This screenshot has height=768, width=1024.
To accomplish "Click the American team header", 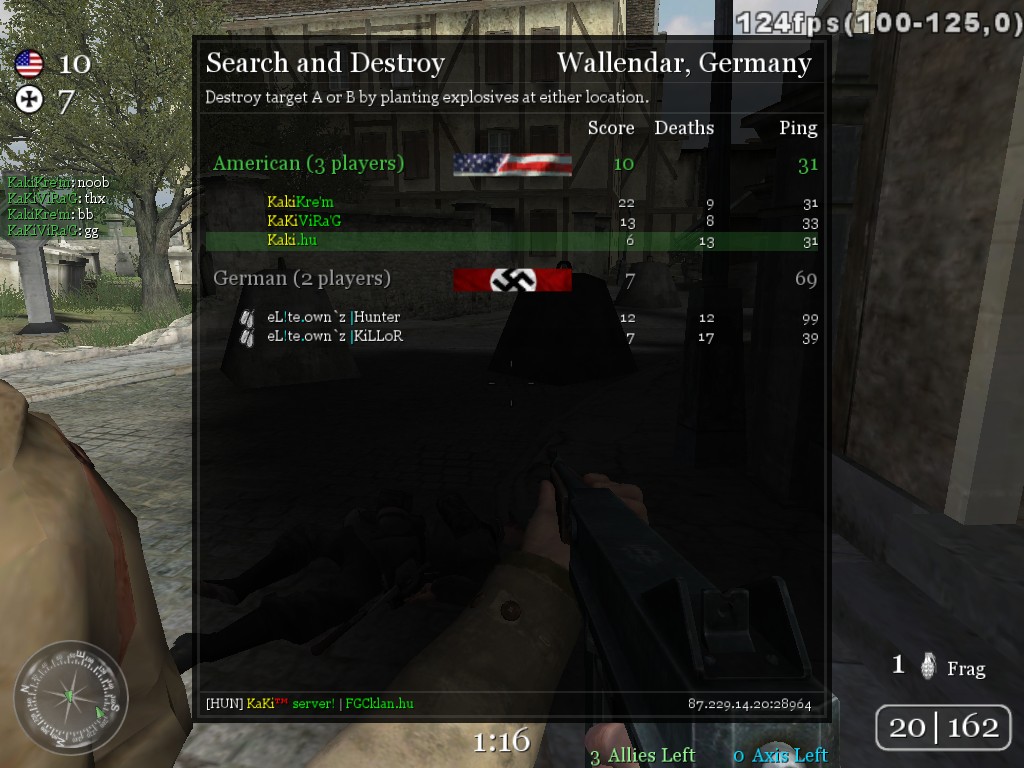I will coord(308,163).
